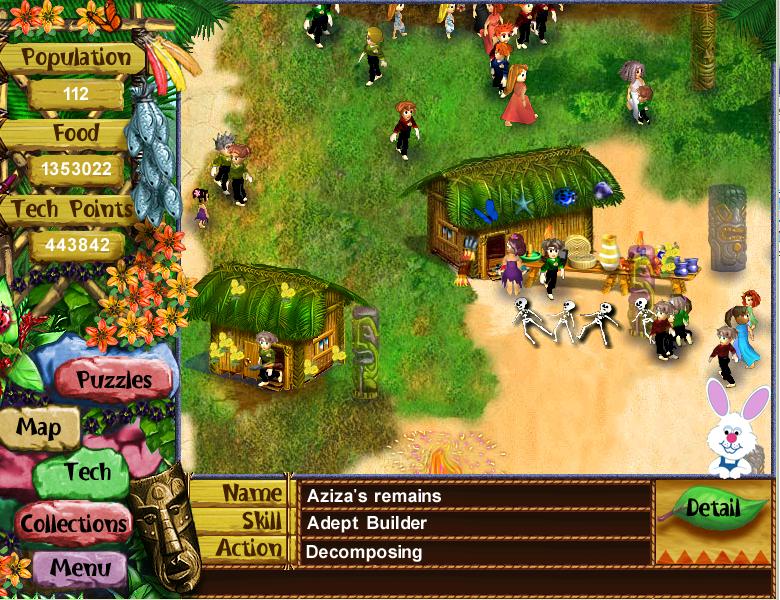Viewport: 780px width, 600px height.
Task: Open the game Menu
Action: [80, 568]
